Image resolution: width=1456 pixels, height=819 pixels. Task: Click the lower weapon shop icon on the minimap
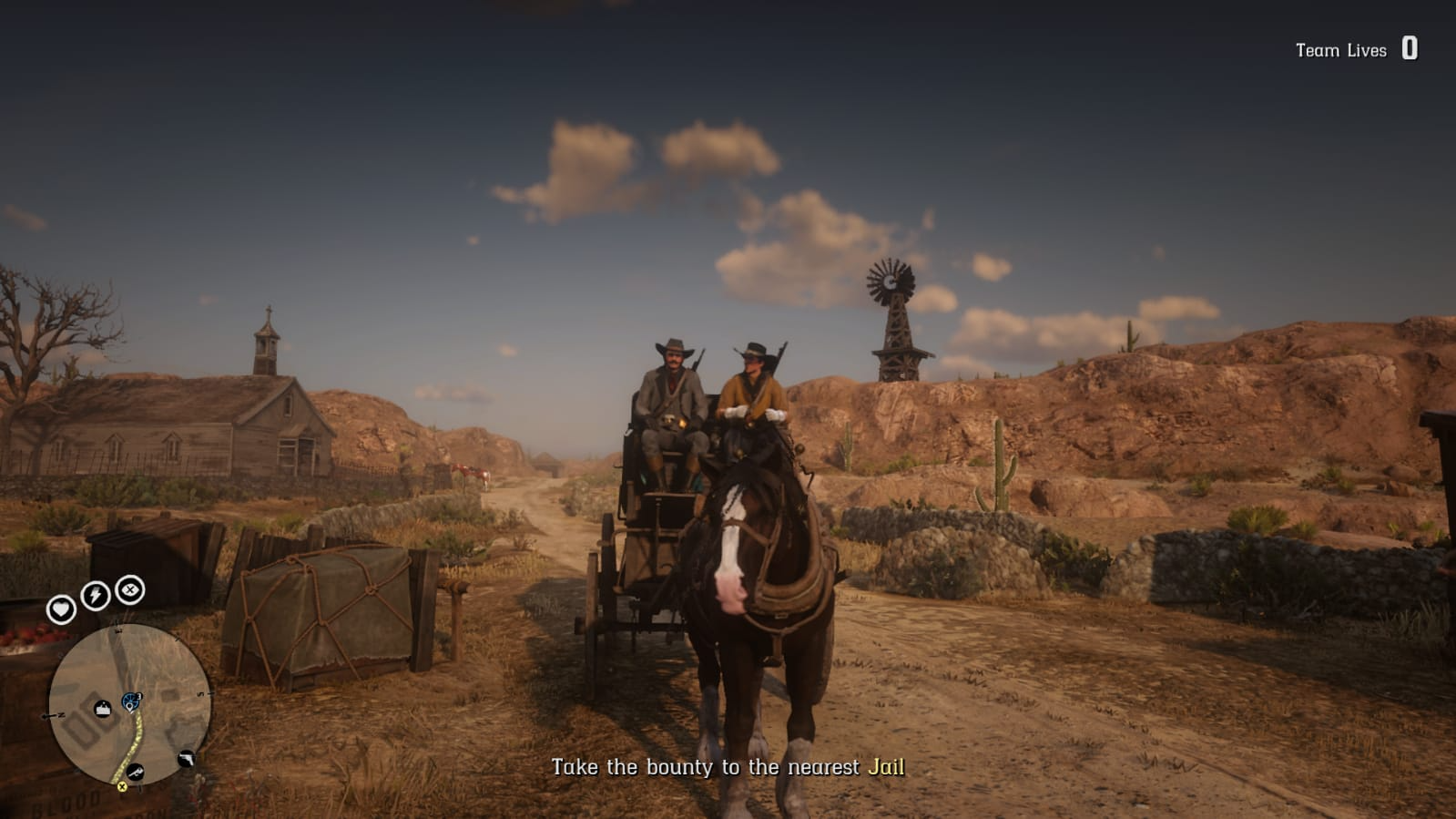(135, 773)
